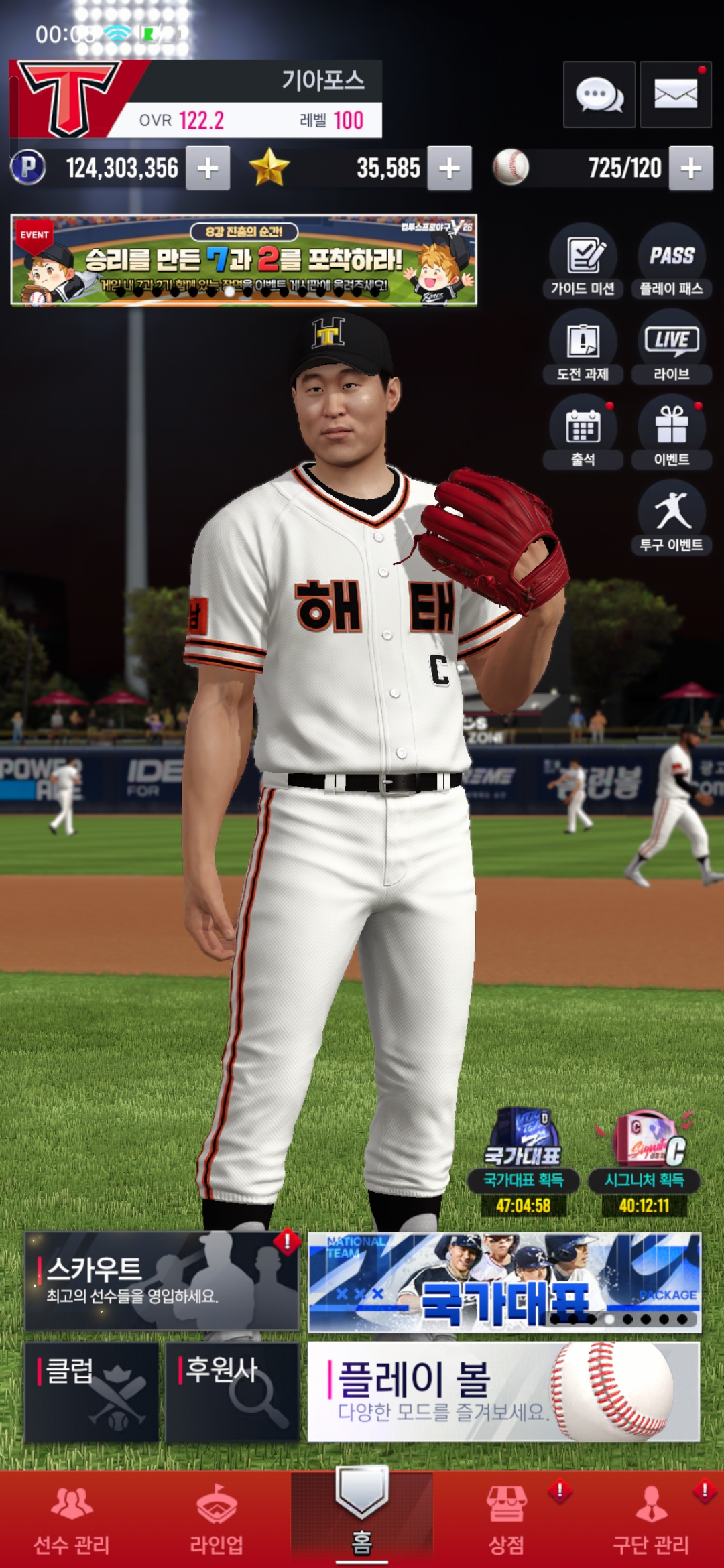Open the 투구 이벤트 pitching event
724x1568 pixels.
pyautogui.click(x=671, y=517)
